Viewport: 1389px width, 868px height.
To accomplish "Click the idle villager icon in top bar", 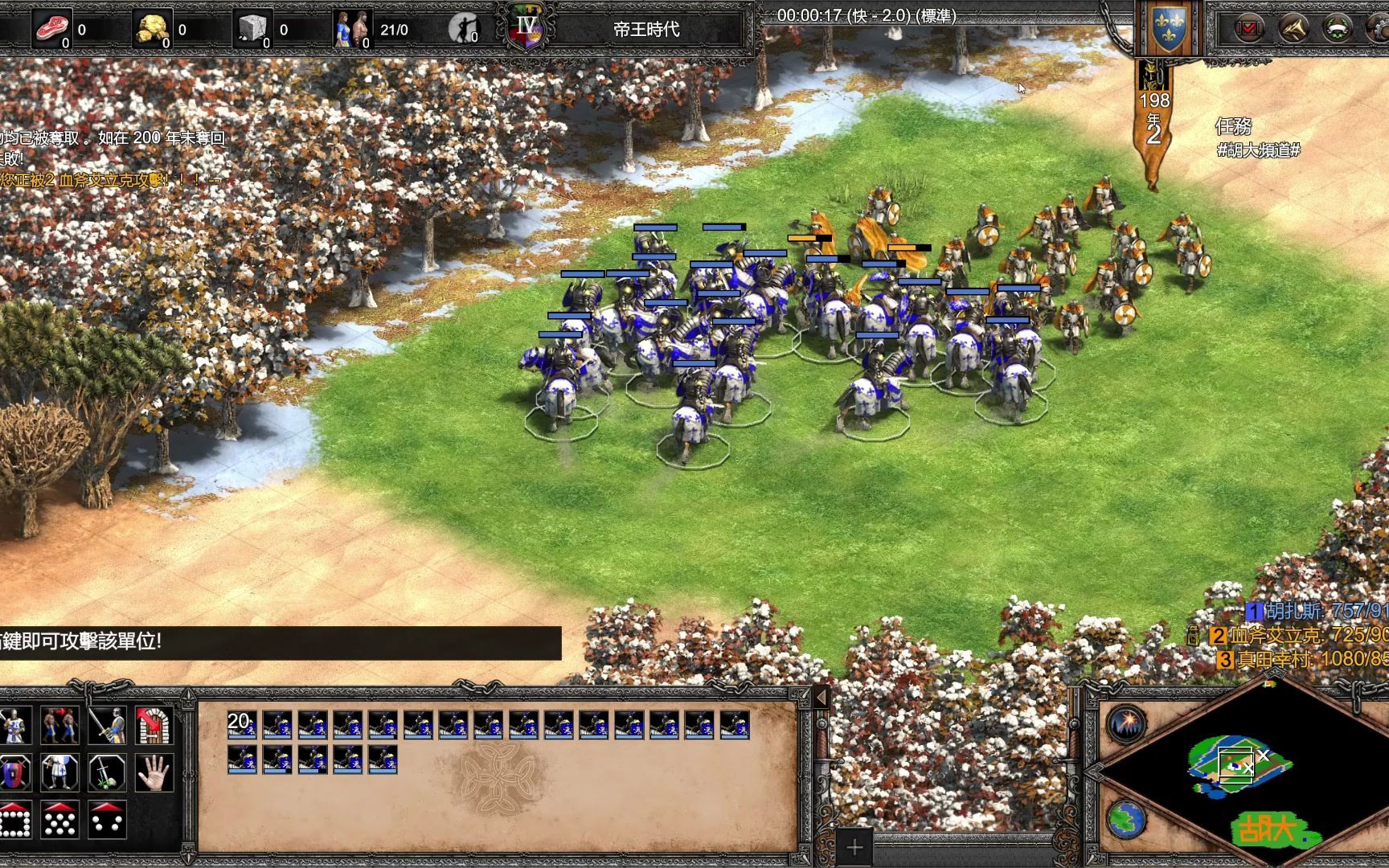I will [x=464, y=29].
